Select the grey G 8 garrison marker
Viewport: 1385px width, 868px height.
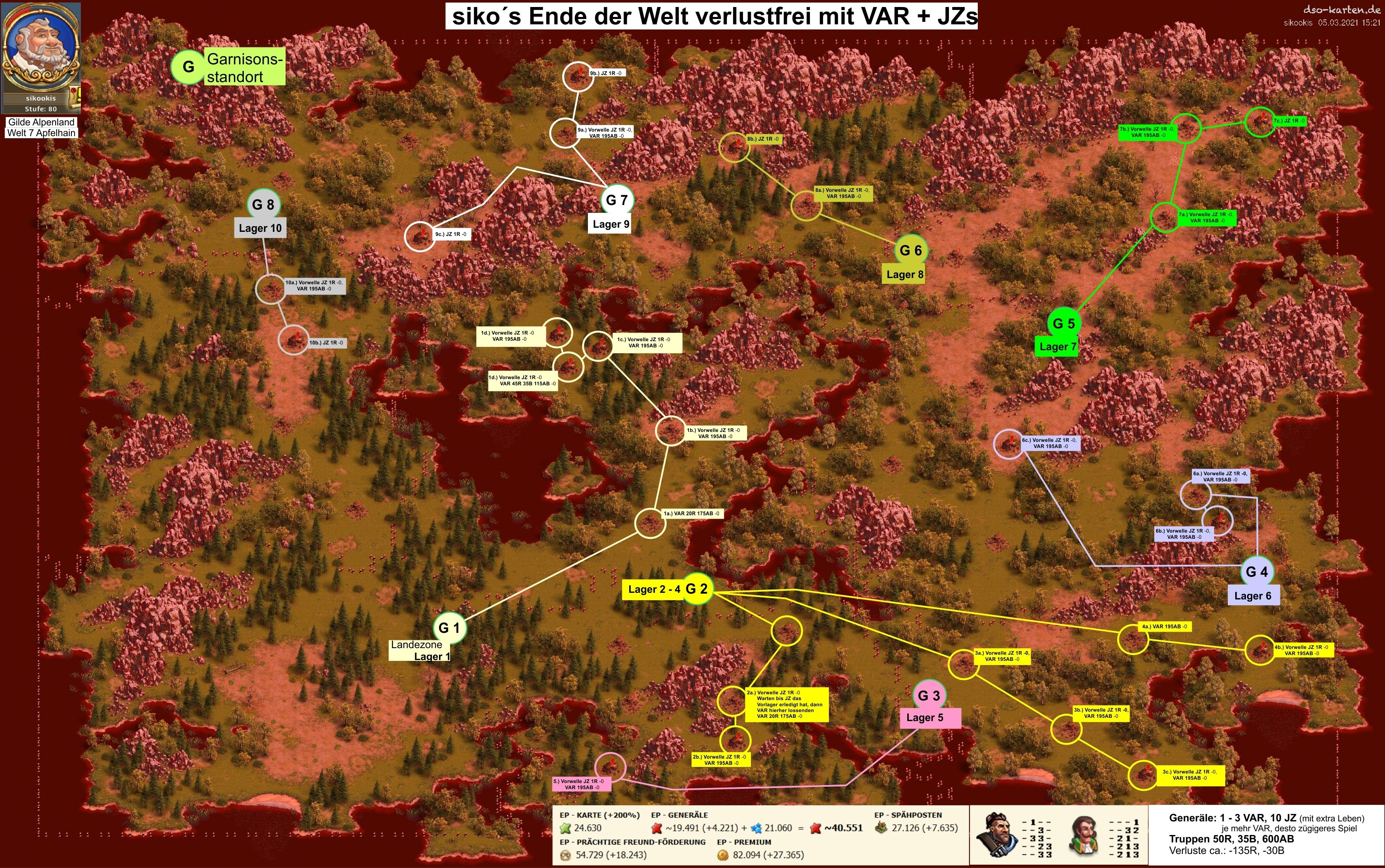tap(263, 204)
